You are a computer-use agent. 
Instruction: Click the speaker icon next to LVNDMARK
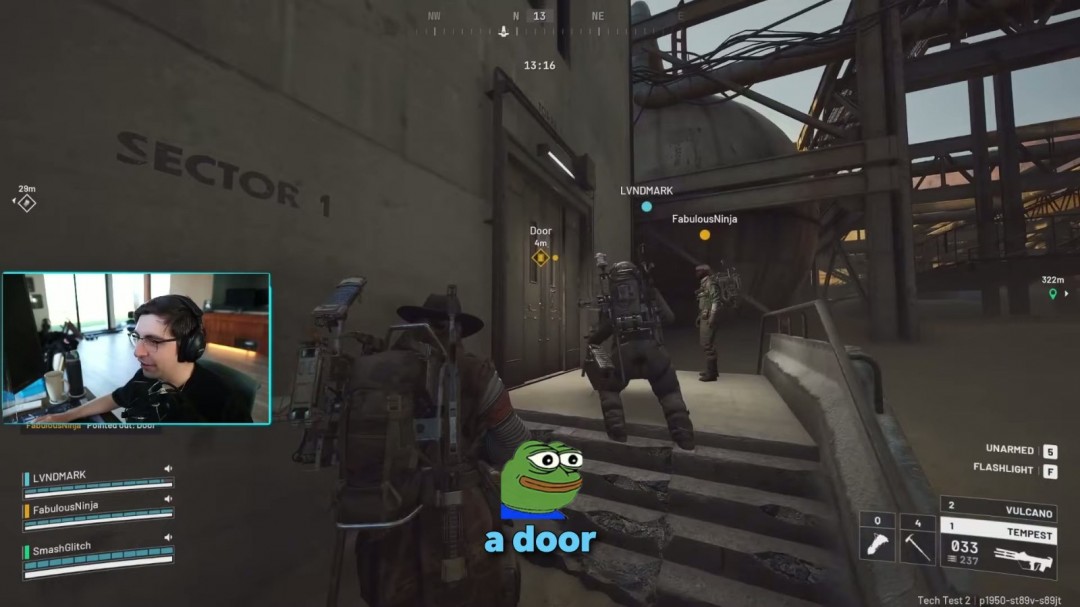click(x=167, y=468)
